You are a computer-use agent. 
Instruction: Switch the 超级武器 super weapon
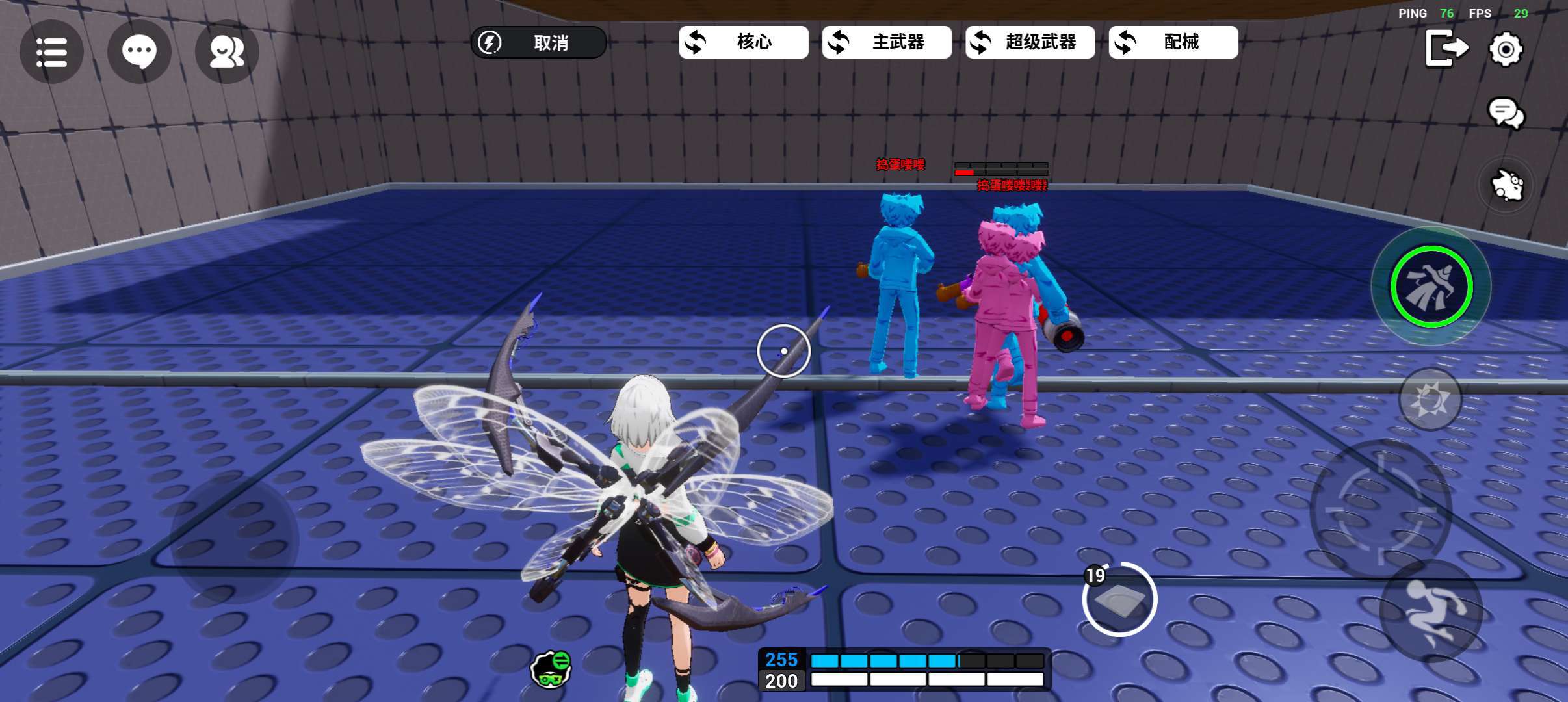coord(1030,43)
